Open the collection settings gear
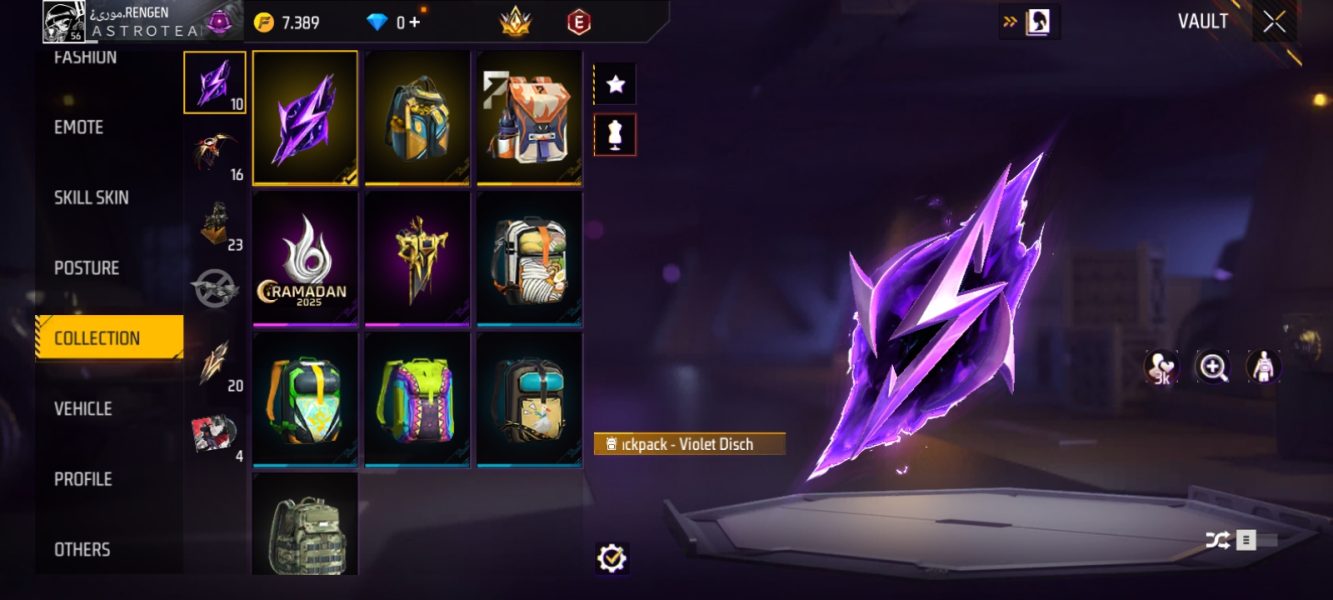The height and width of the screenshot is (600, 1333). tap(611, 558)
